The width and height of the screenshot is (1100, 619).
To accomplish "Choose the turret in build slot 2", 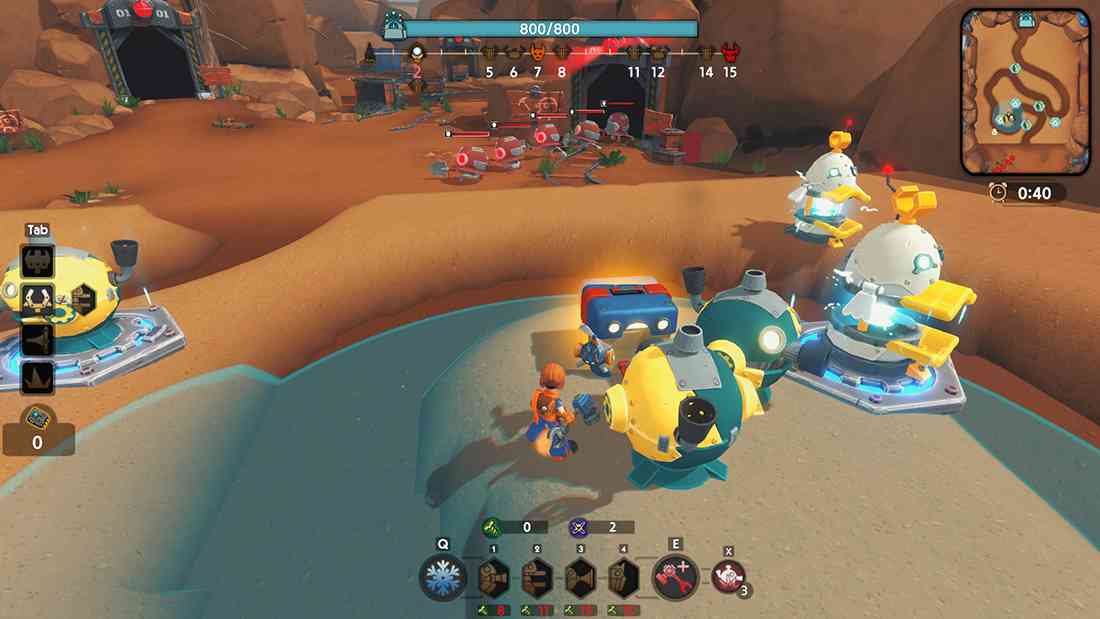I will pos(537,578).
